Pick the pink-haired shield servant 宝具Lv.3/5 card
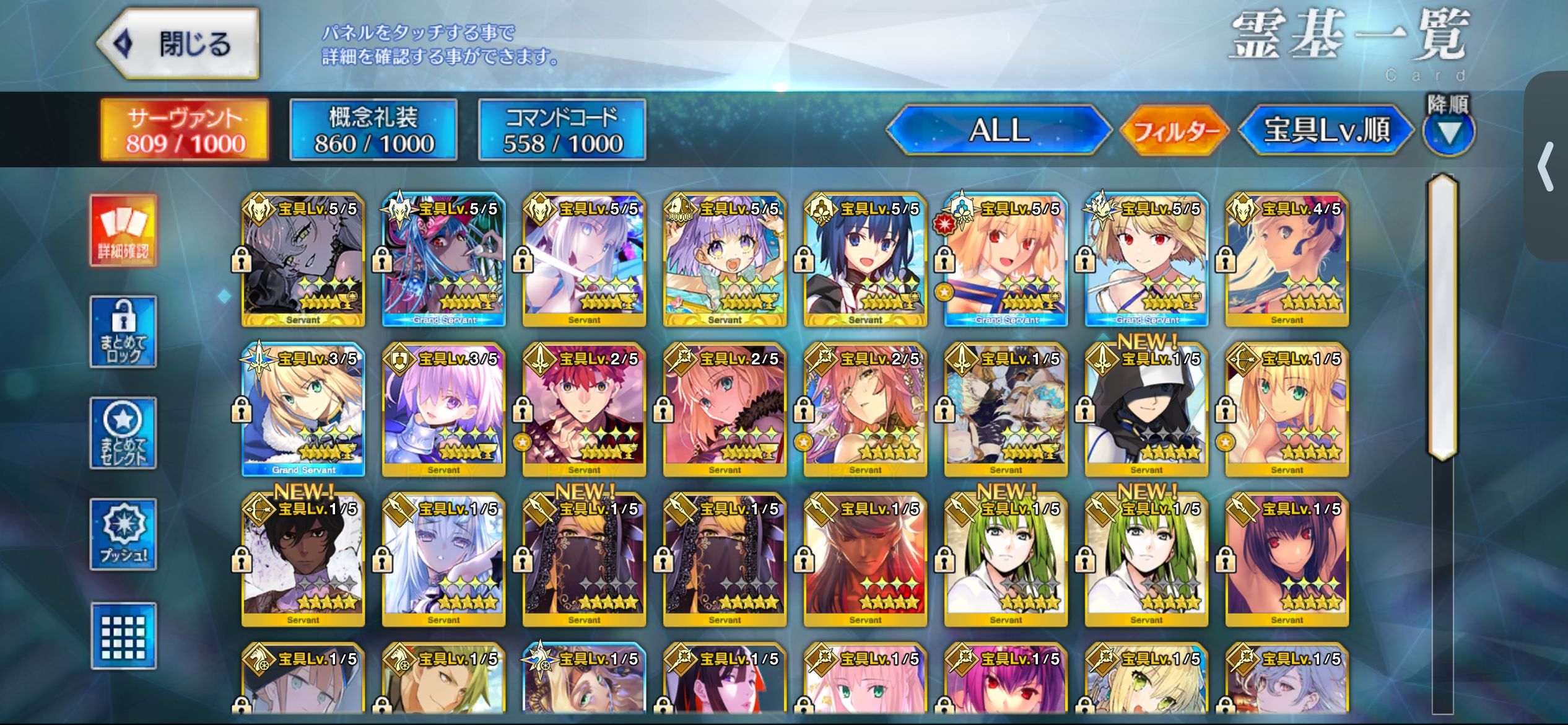Image resolution: width=1568 pixels, height=725 pixels. coord(444,410)
